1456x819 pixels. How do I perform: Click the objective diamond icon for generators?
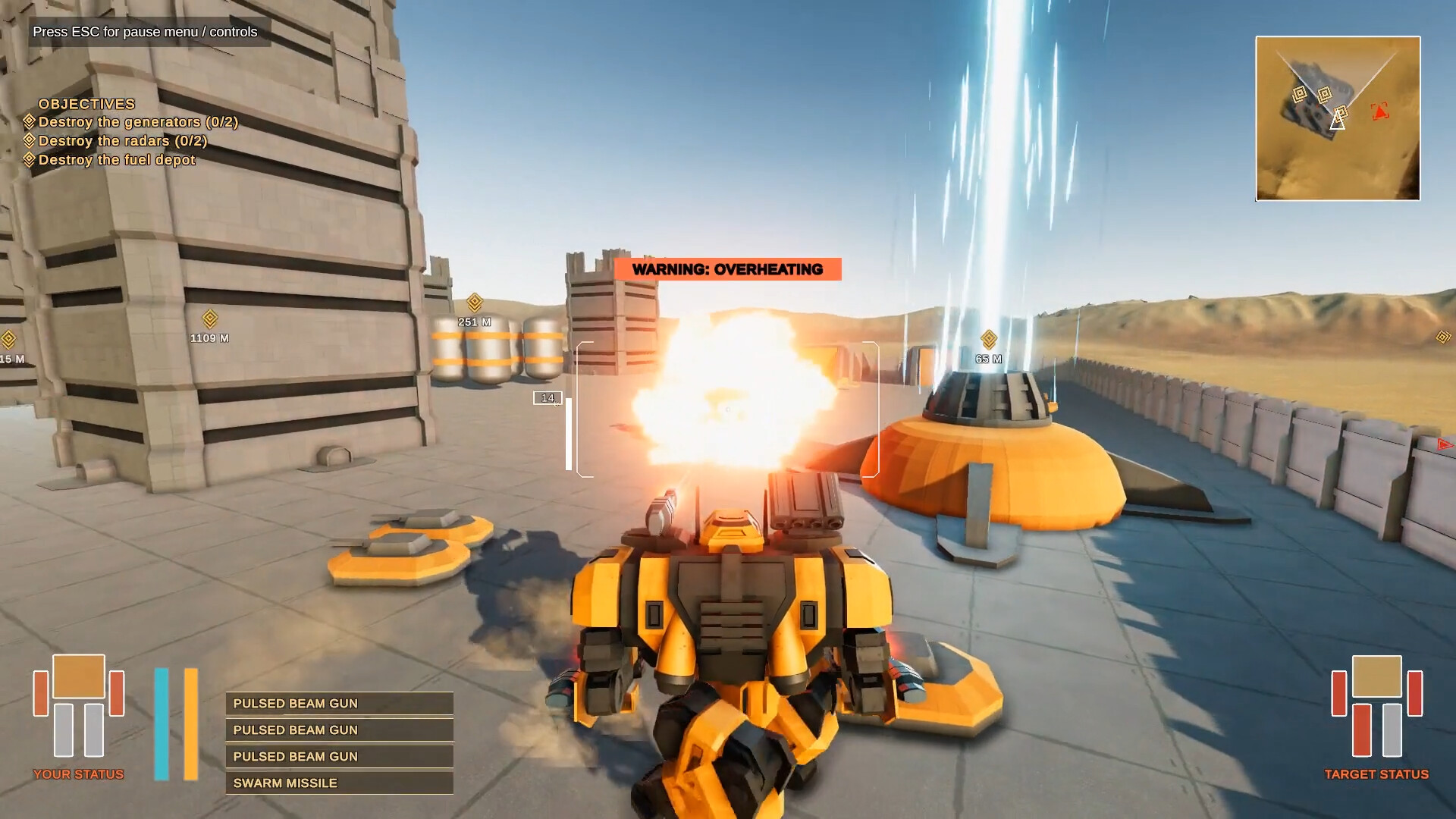(x=30, y=121)
